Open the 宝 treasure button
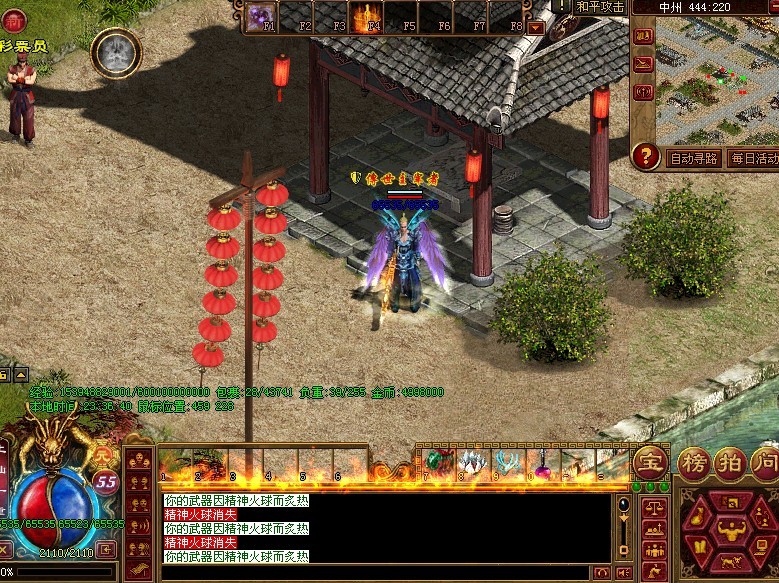The height and width of the screenshot is (583, 779). 650,462
